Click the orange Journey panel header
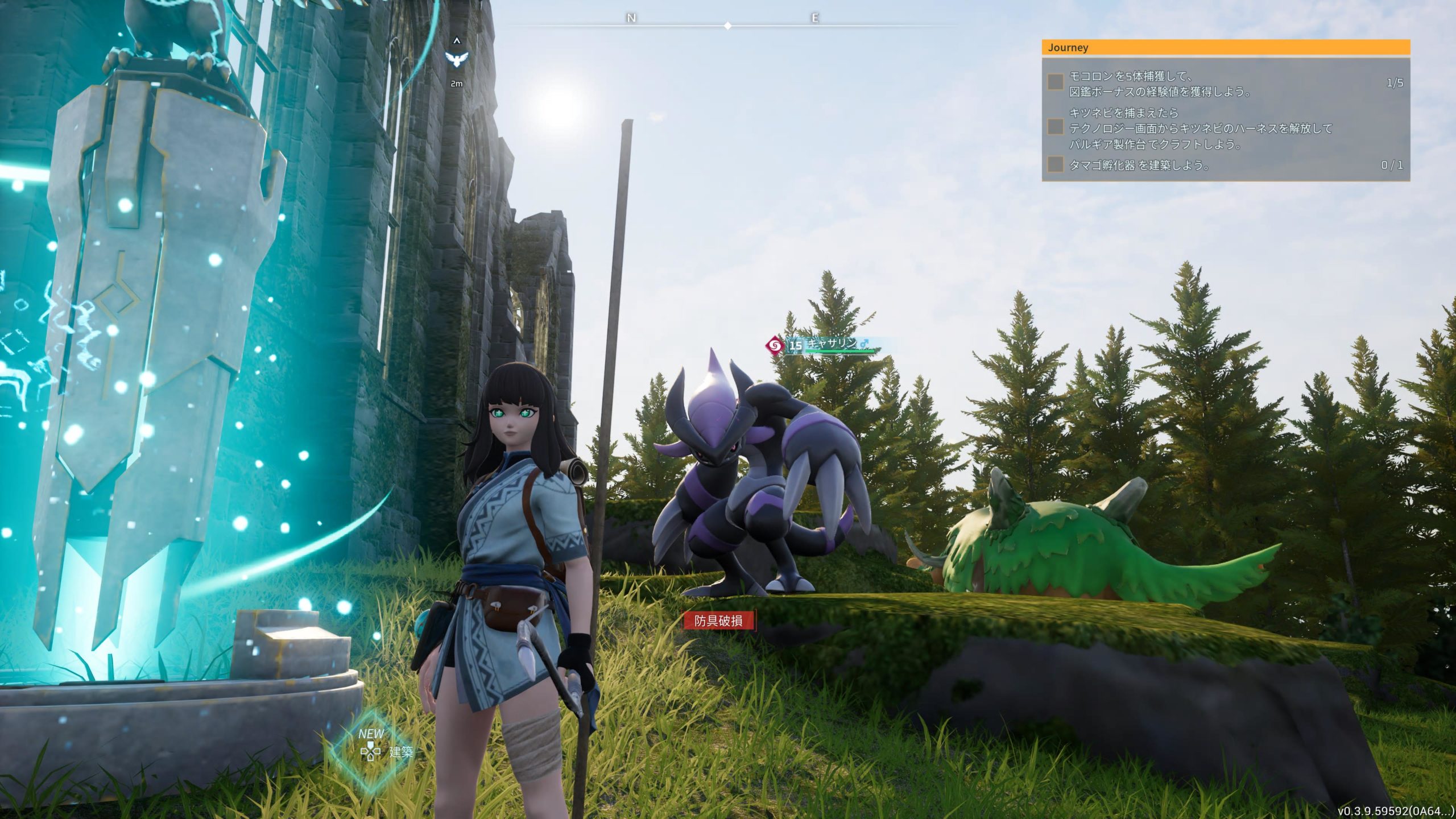 point(1225,47)
